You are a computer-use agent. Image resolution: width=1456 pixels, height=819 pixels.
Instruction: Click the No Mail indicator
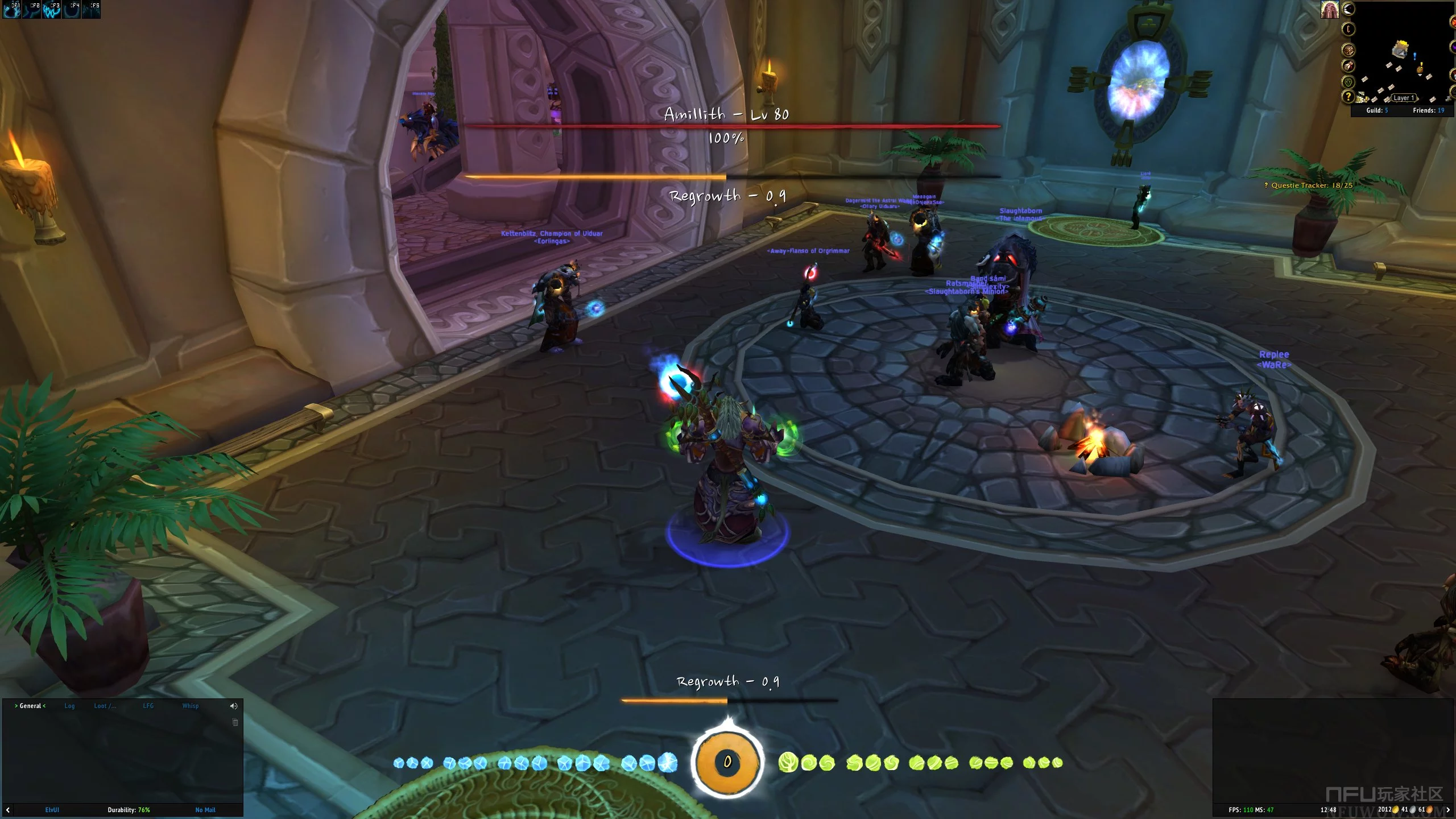205,810
